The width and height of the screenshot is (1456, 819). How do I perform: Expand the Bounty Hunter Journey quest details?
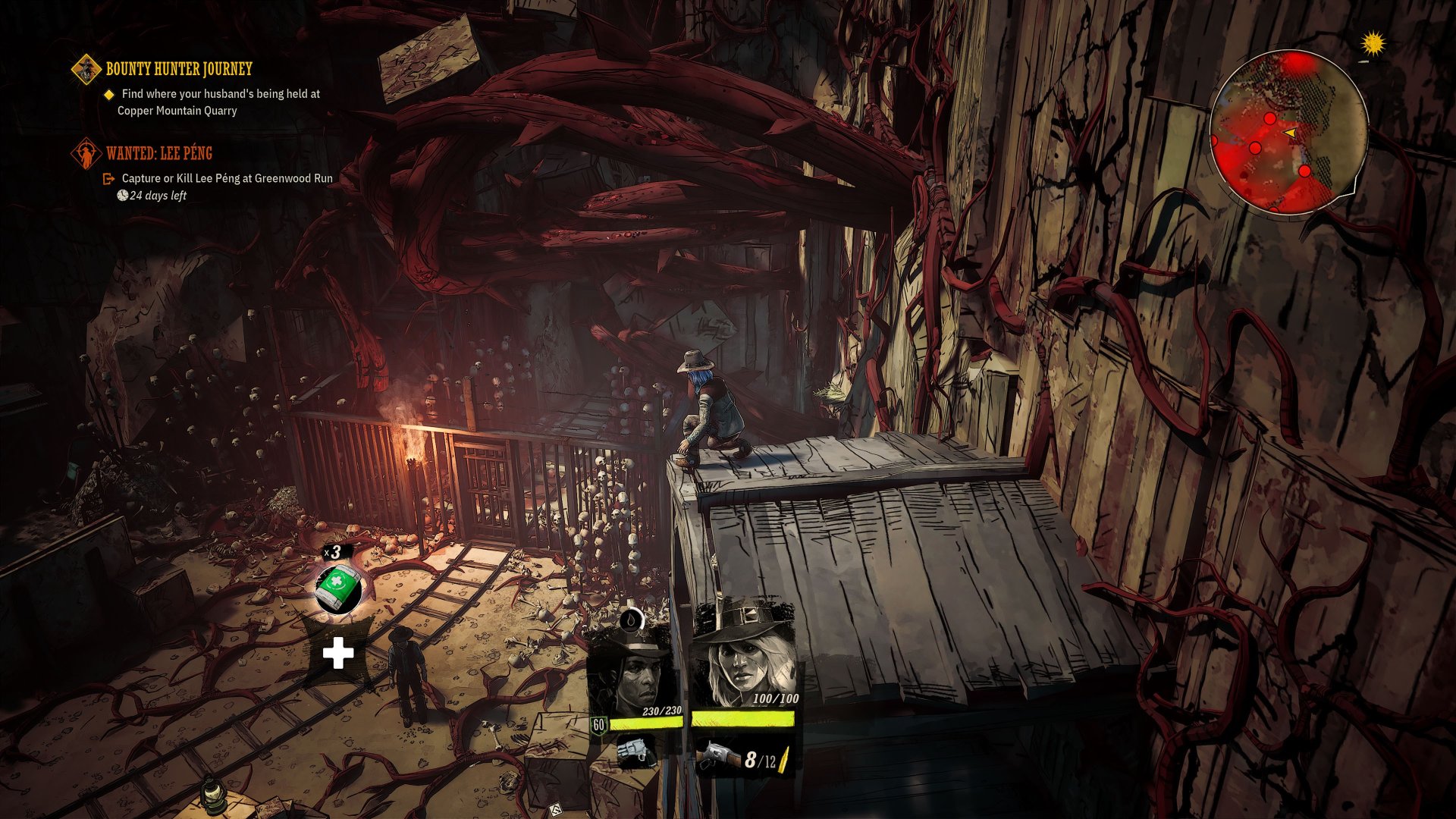[x=178, y=68]
